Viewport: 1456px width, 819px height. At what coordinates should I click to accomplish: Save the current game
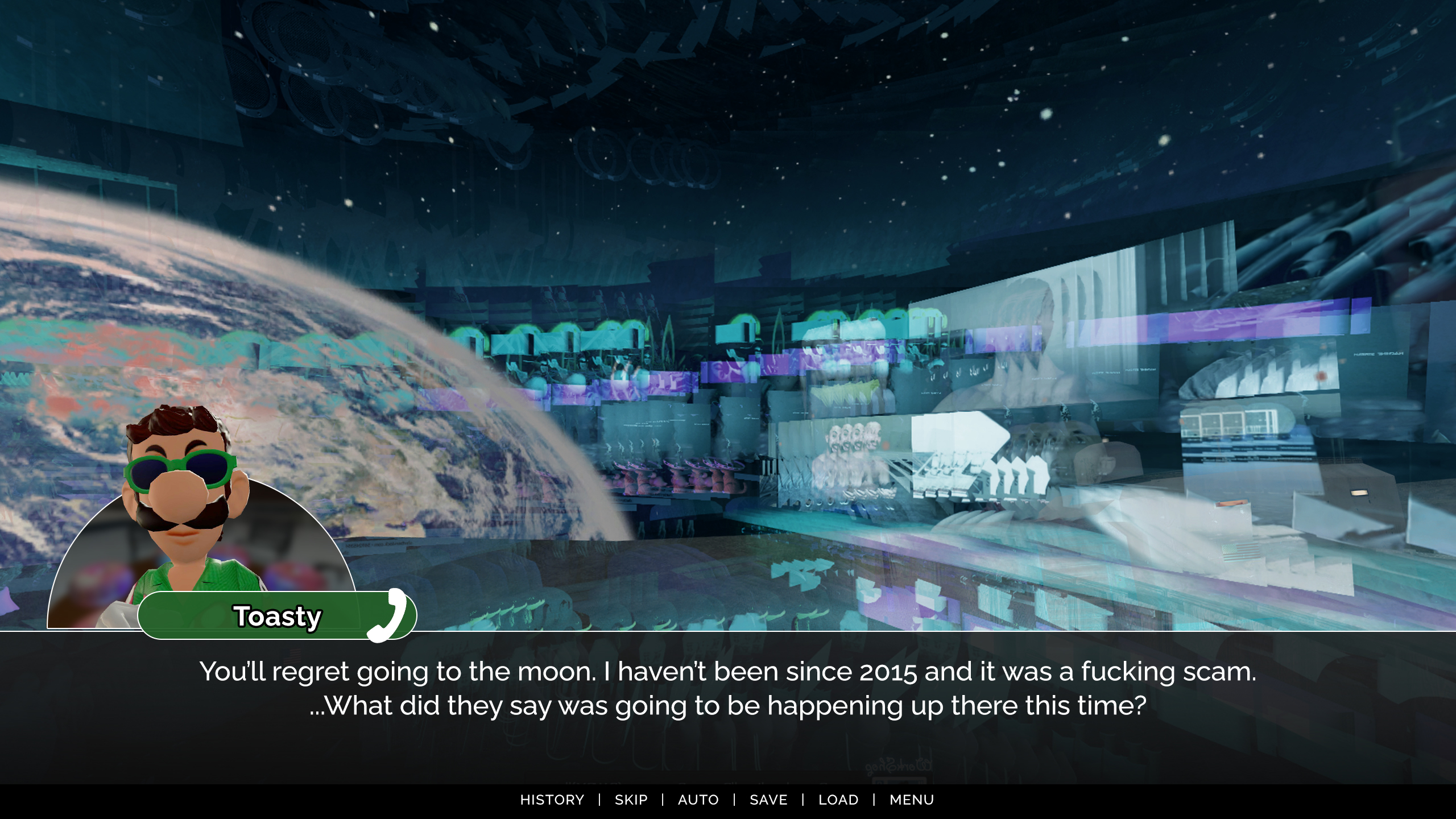(x=768, y=800)
